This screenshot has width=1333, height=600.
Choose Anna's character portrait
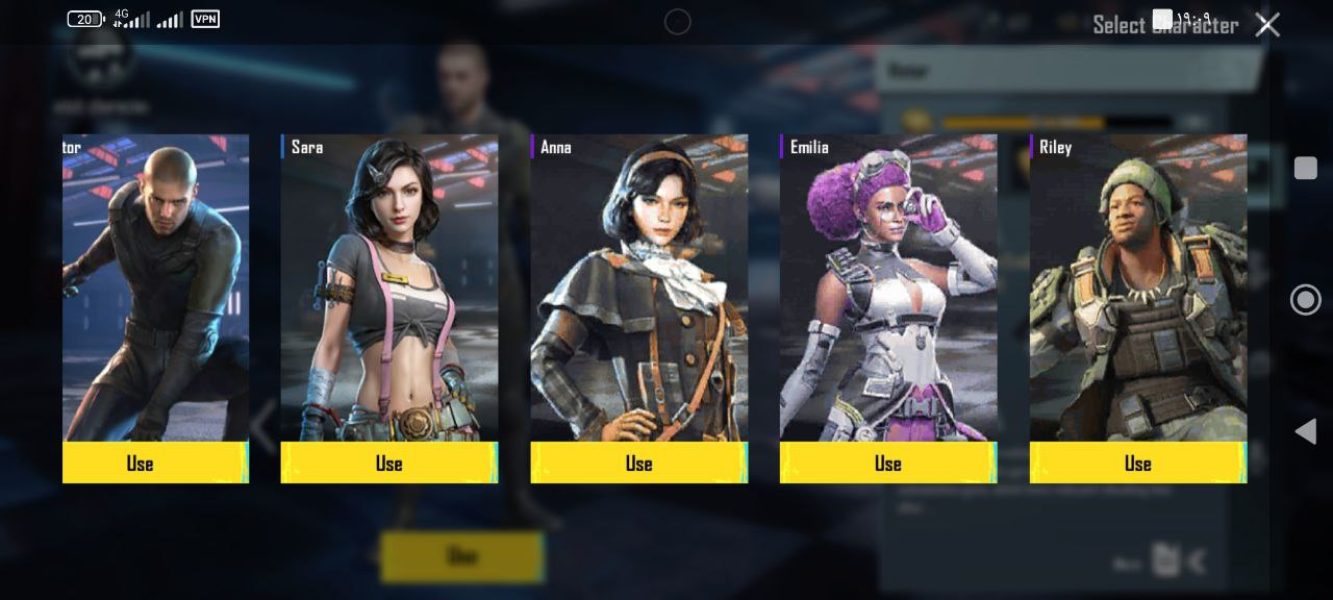639,290
